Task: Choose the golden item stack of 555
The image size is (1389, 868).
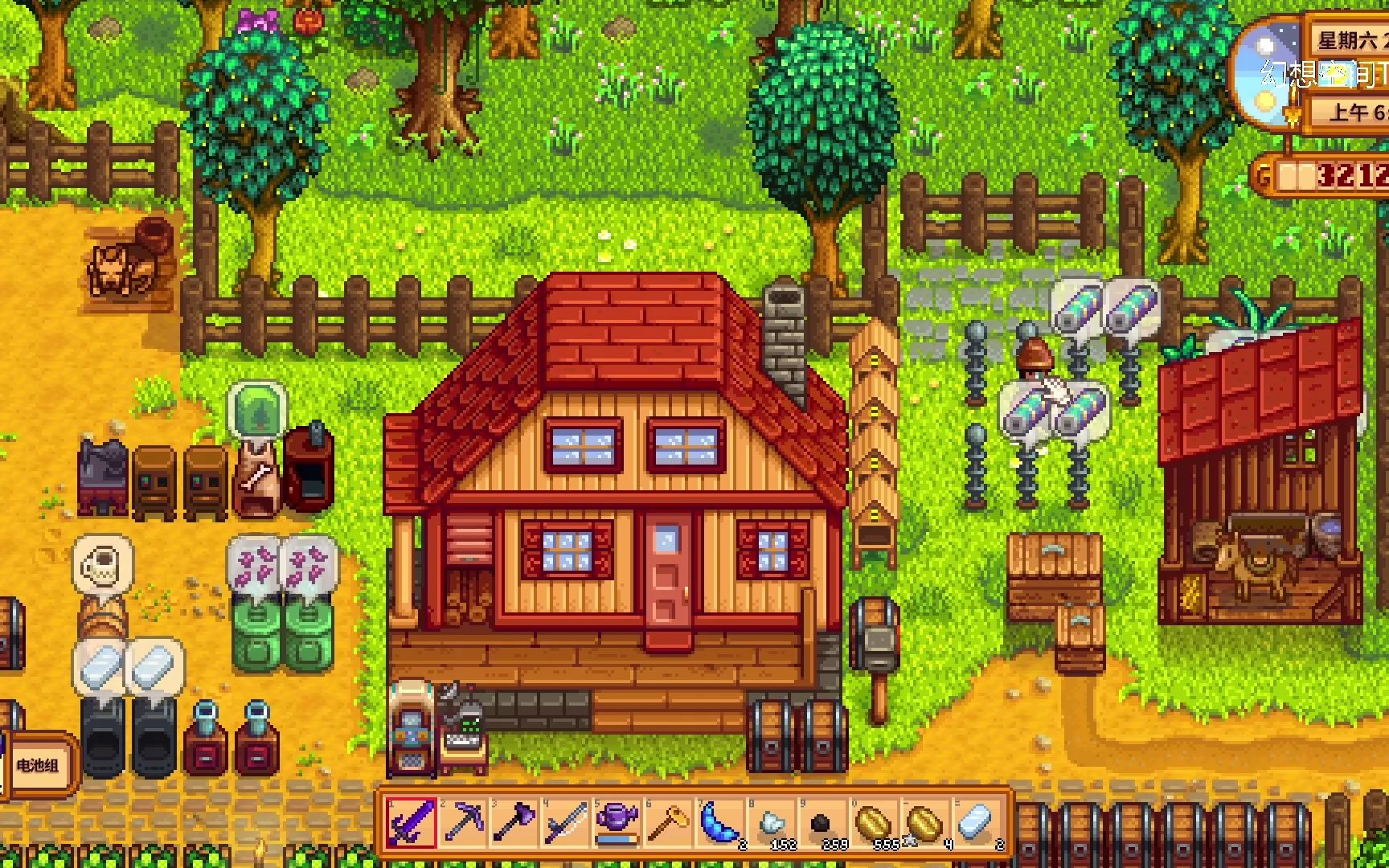Action: [x=875, y=823]
